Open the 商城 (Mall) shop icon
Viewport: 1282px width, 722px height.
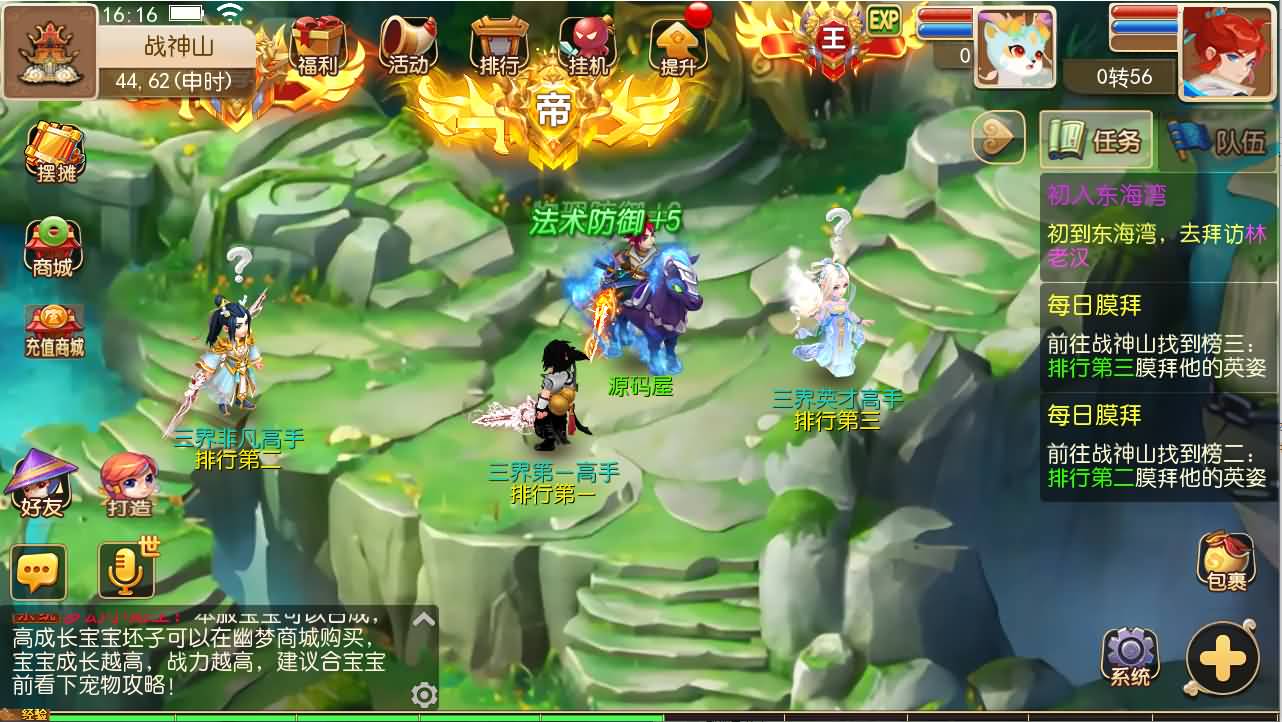pos(55,245)
